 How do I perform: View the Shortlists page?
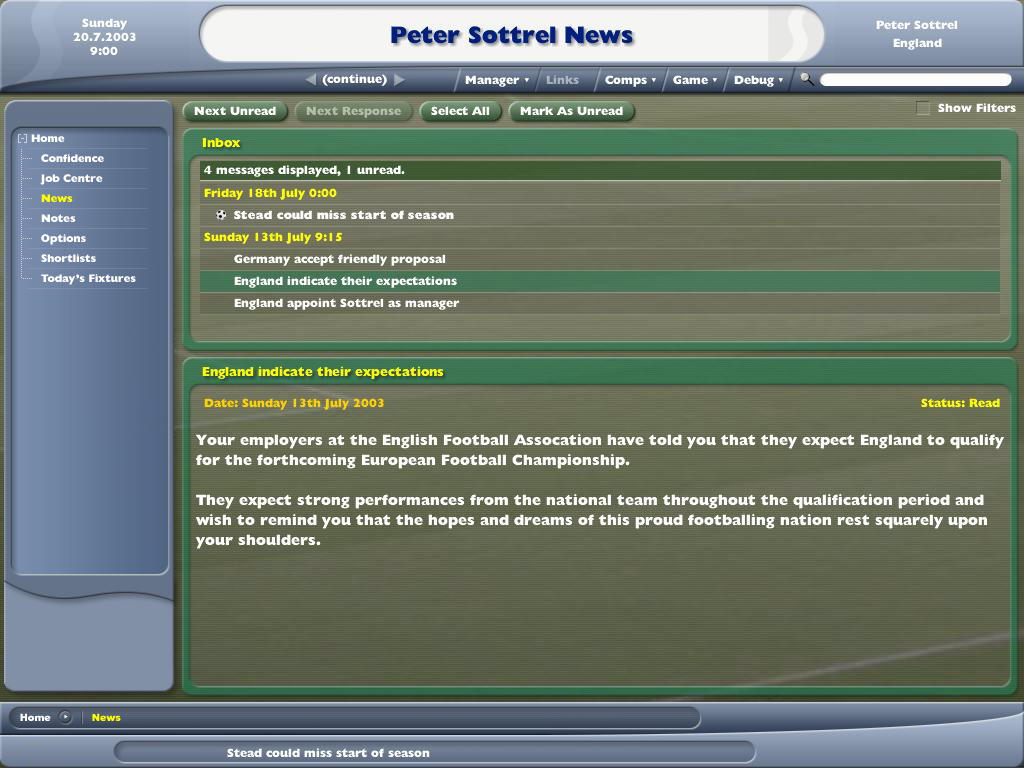(x=68, y=258)
